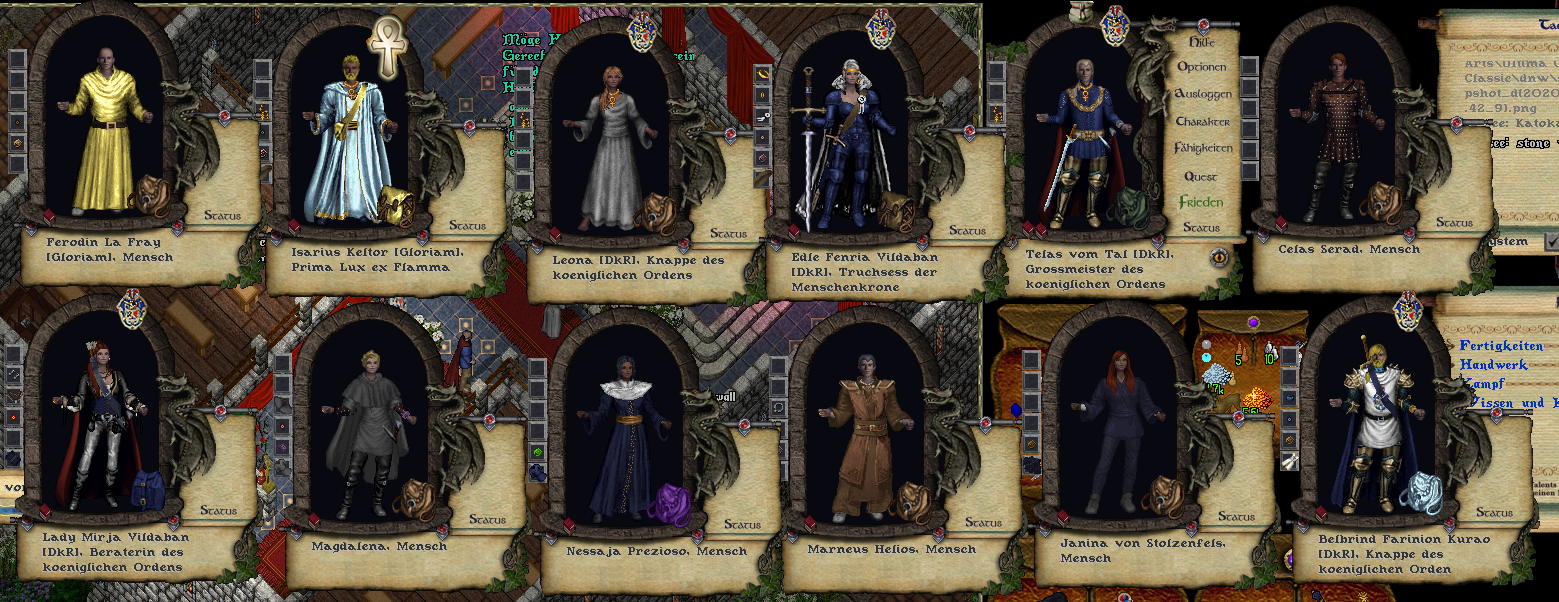The height and width of the screenshot is (602, 1559).
Task: Show the Fähigkeiten list
Action: click(1203, 148)
